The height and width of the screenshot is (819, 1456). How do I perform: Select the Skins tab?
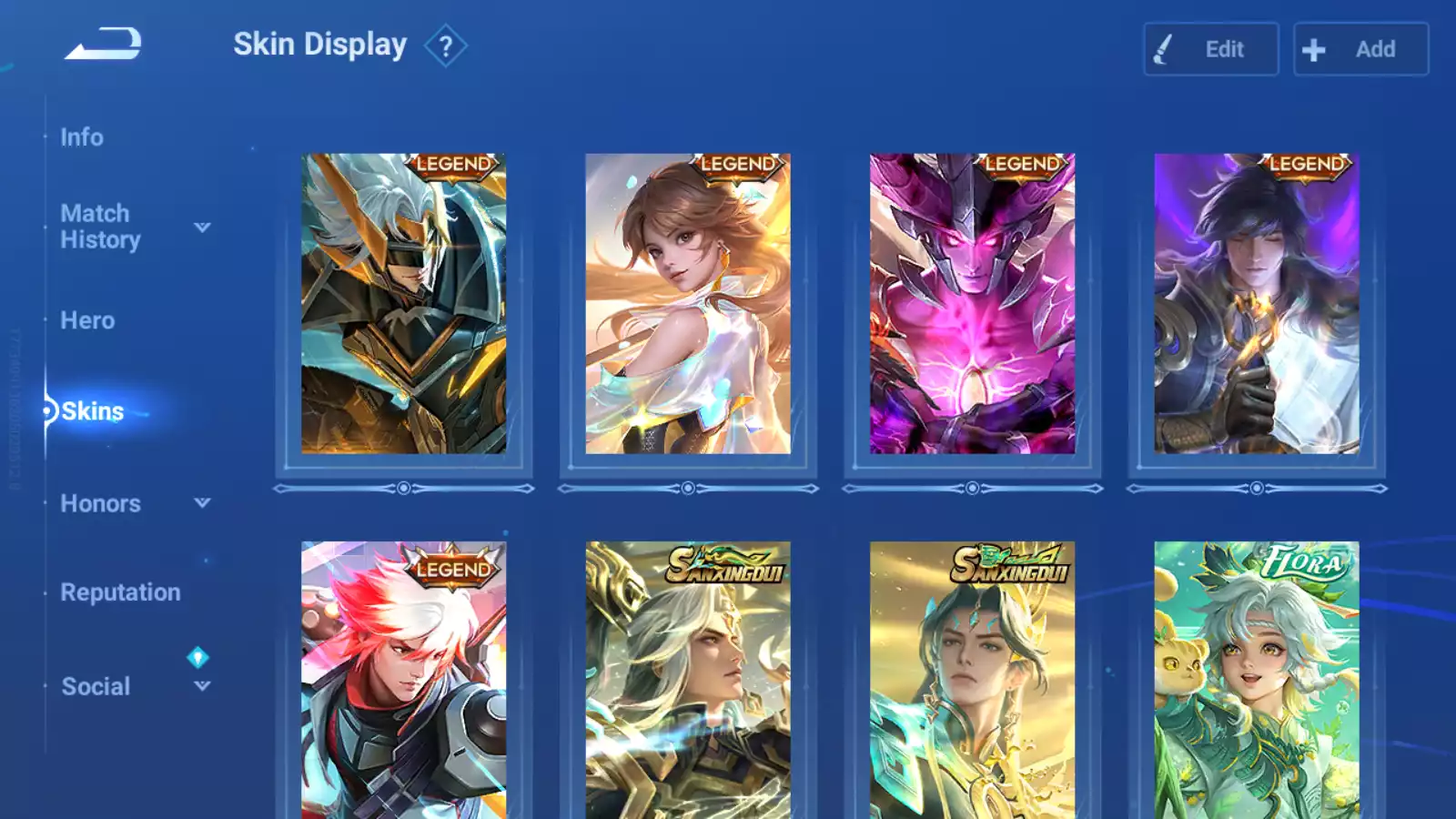point(92,411)
